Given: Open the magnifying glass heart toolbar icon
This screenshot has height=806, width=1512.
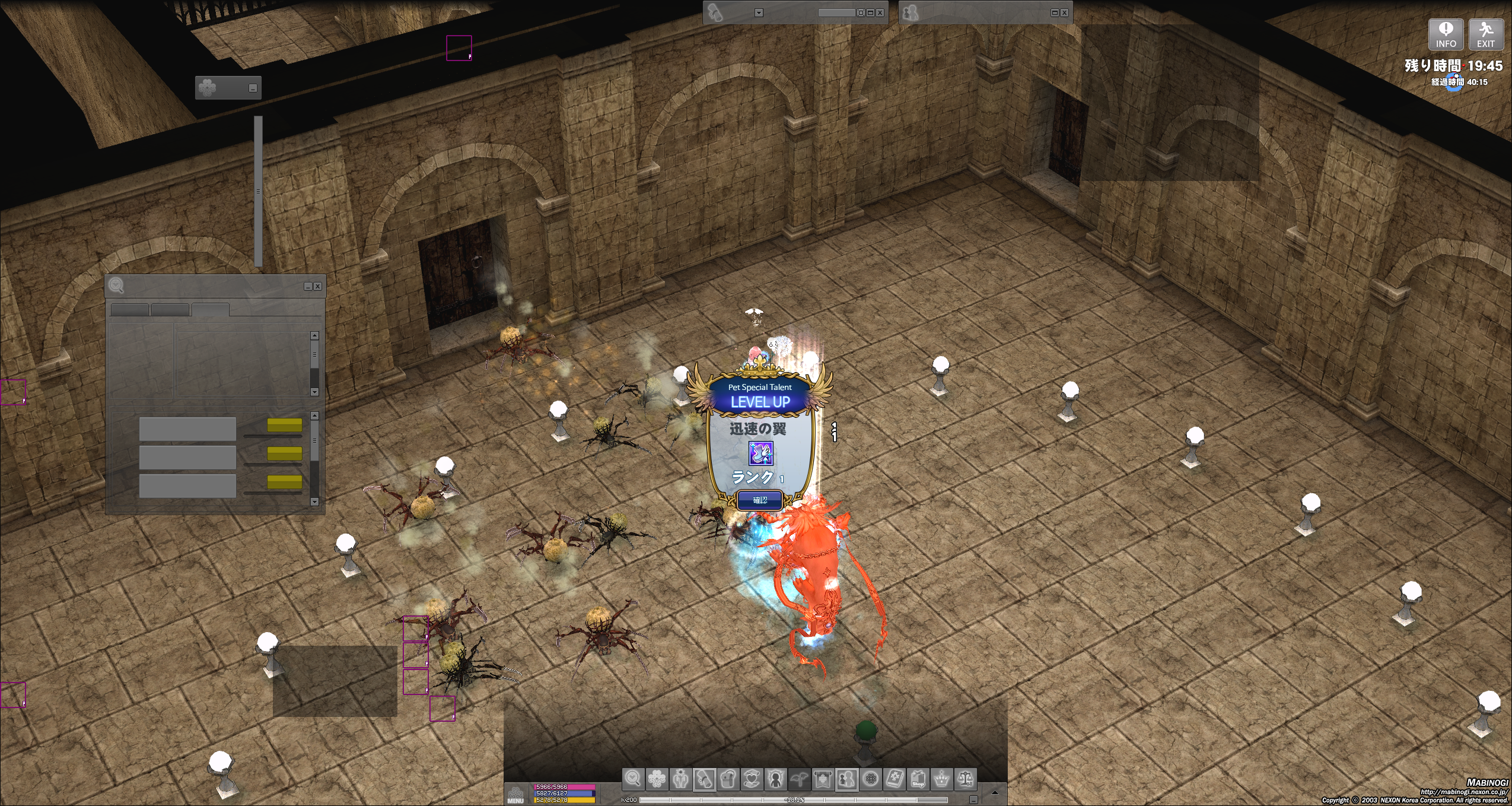Looking at the screenshot, I should tap(633, 778).
